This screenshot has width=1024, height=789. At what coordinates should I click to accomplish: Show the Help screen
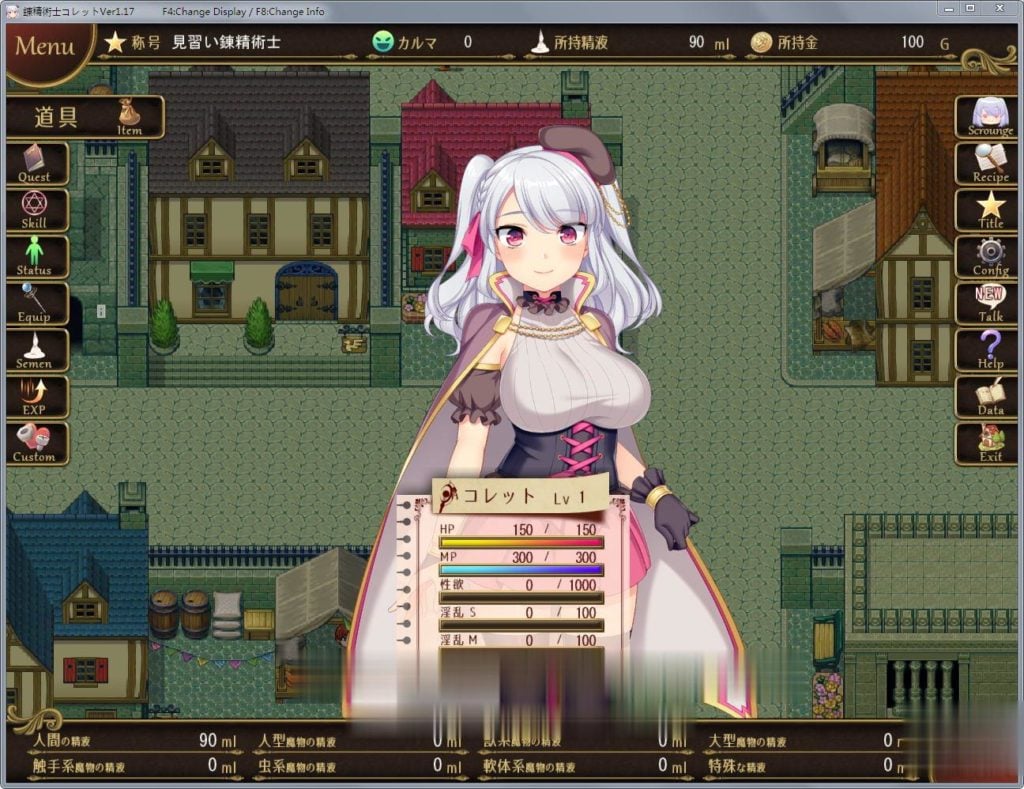tap(989, 351)
